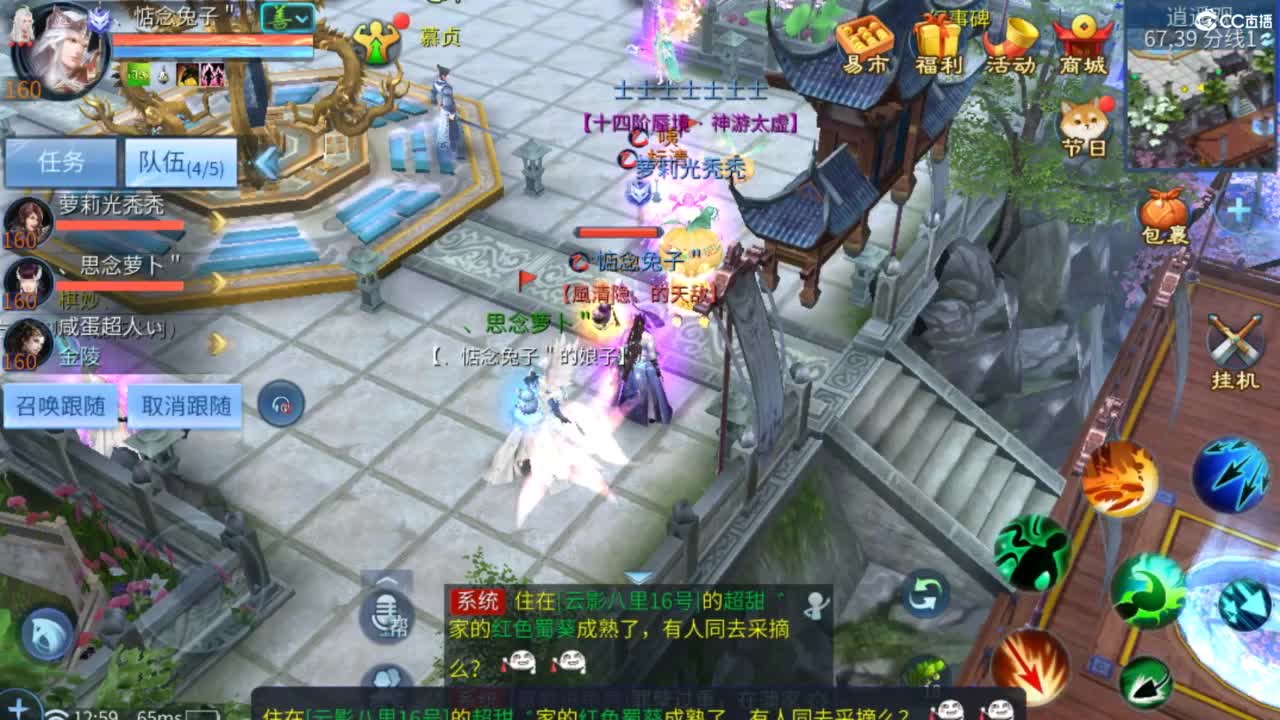Toggle the headset listening icon
1280x720 pixels.
280,403
